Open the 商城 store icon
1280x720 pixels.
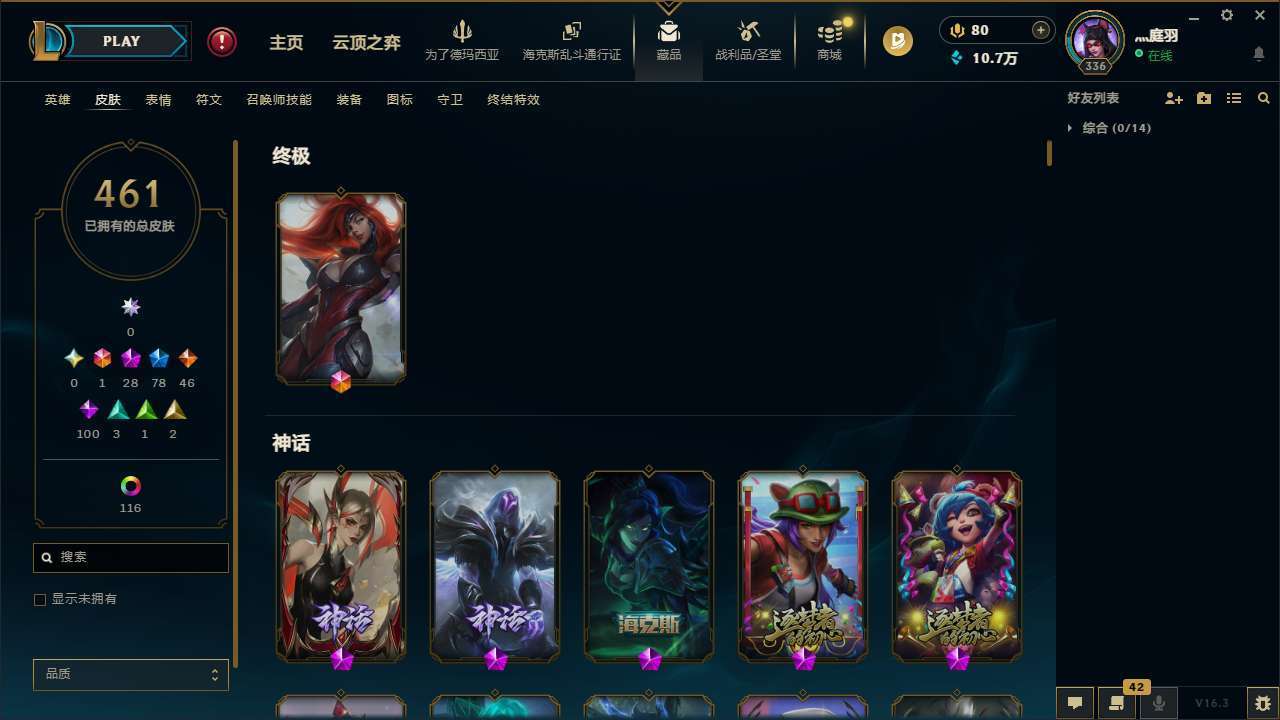click(828, 40)
